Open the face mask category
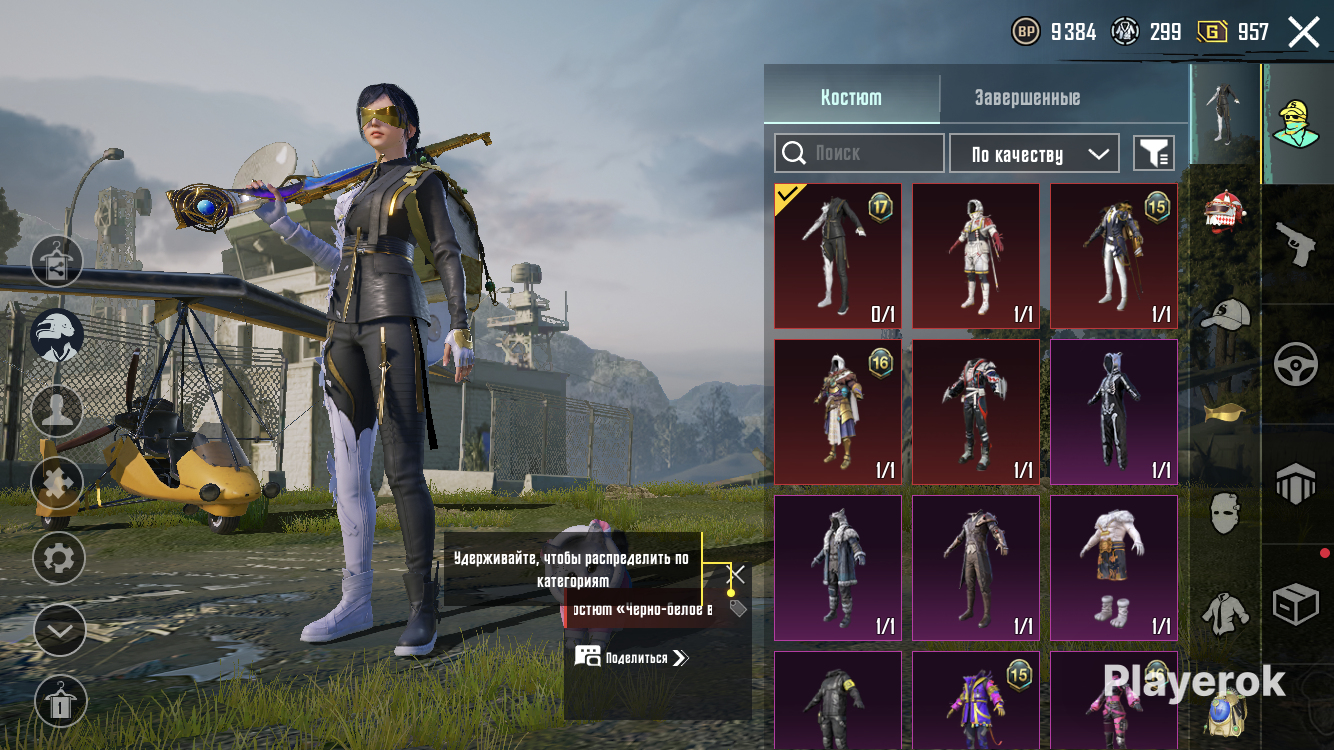The width and height of the screenshot is (1334, 750). point(1225,513)
